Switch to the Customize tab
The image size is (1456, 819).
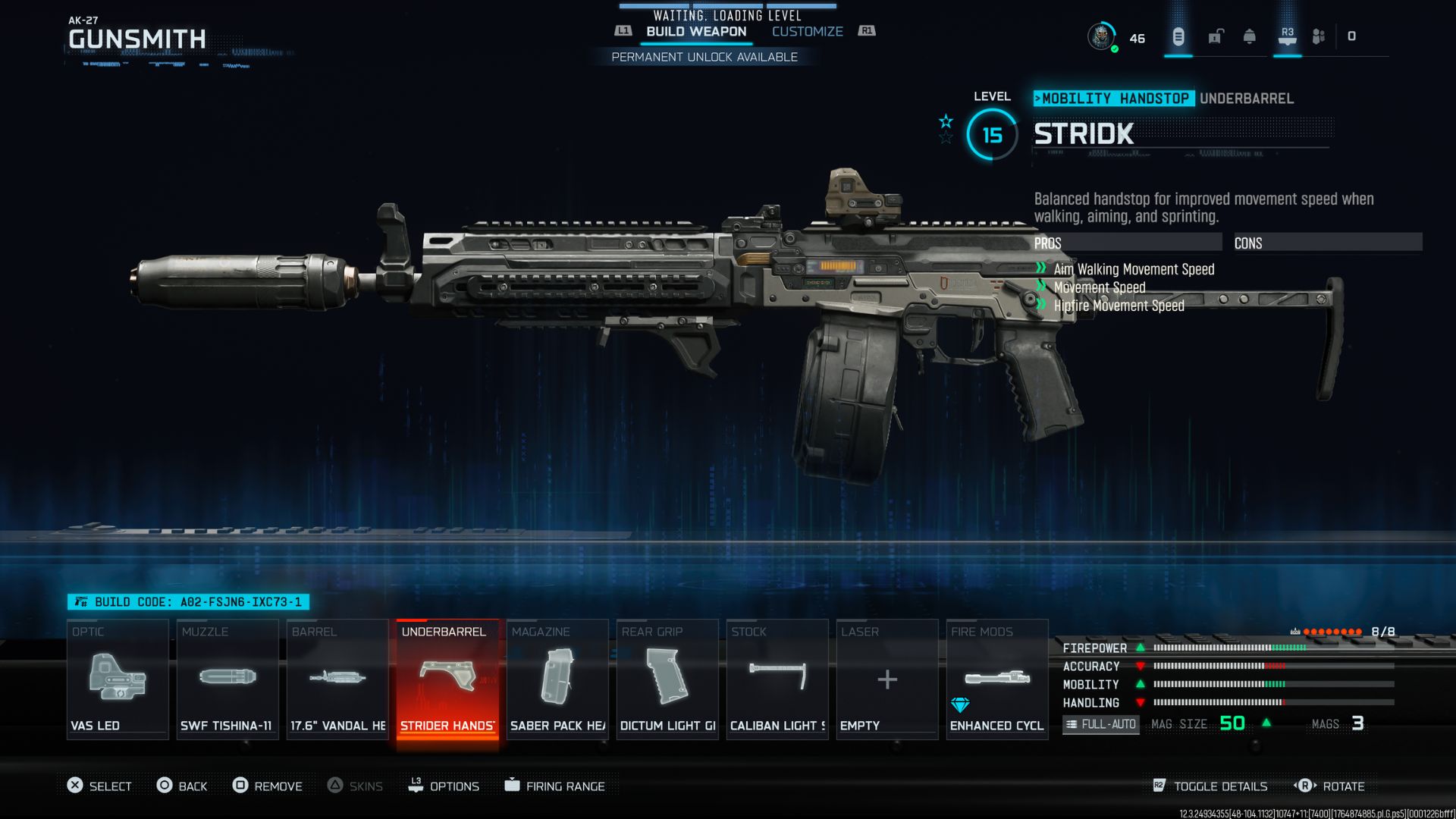pyautogui.click(x=806, y=31)
